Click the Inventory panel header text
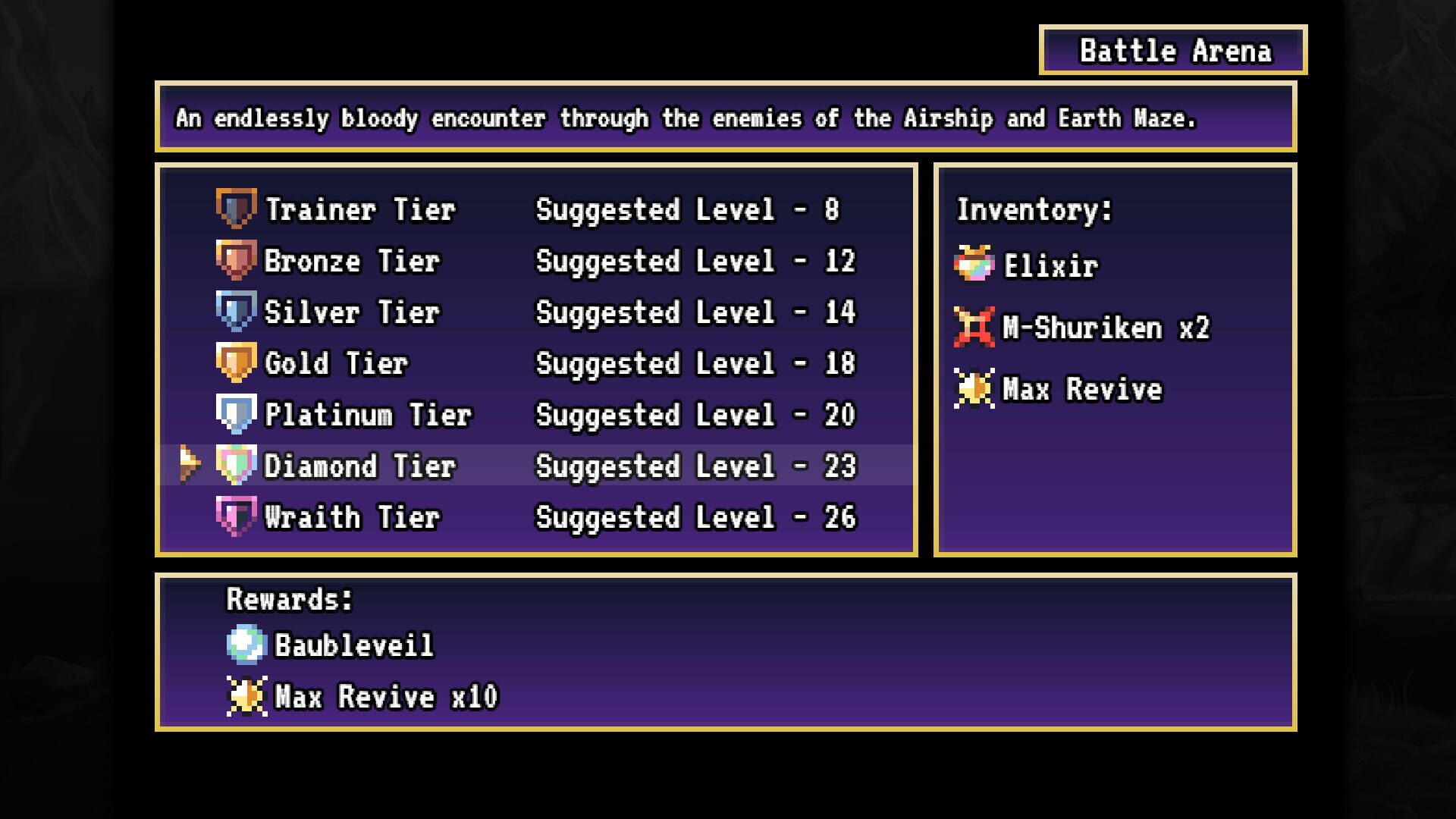The height and width of the screenshot is (819, 1456). click(x=1032, y=210)
